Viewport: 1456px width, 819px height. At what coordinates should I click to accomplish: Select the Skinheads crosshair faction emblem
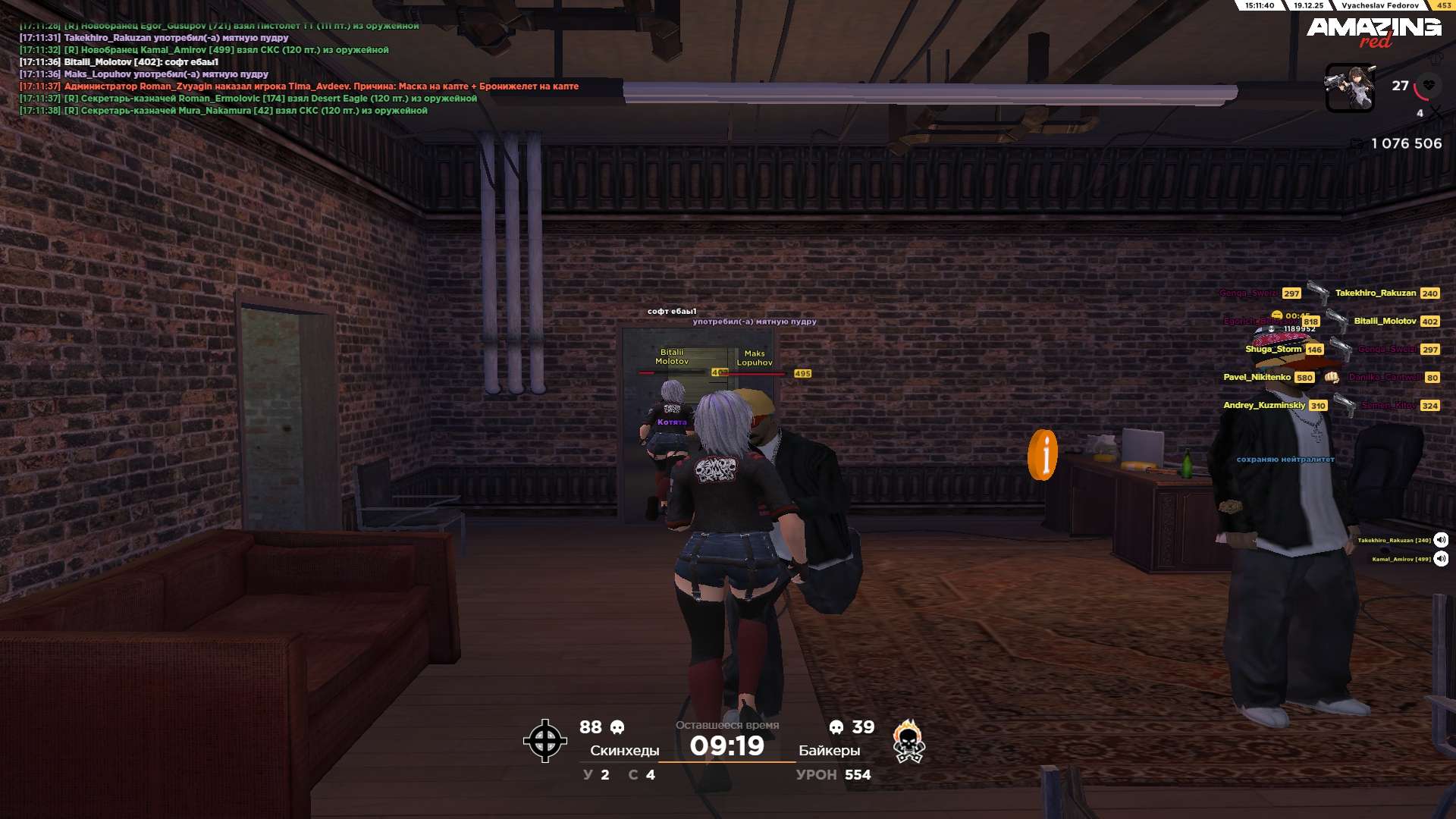[x=544, y=741]
